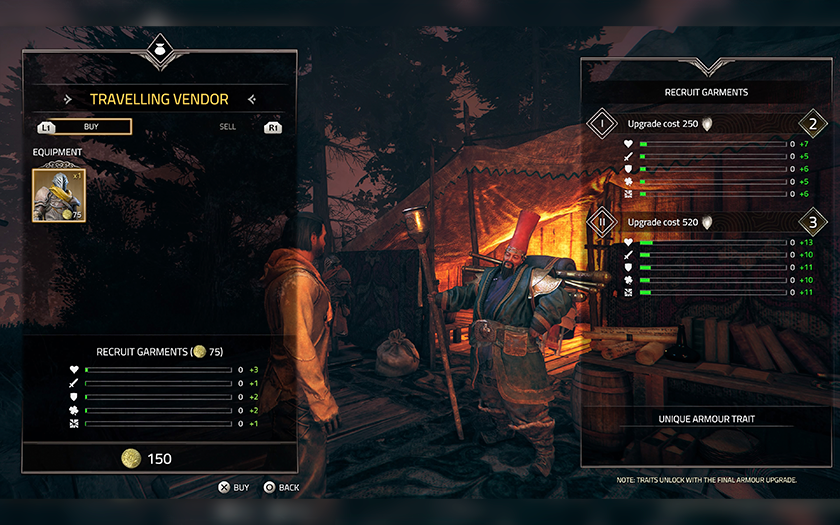Select the tier I upgrade row
Screen dimensions: 840x525
pyautogui.click(x=707, y=124)
